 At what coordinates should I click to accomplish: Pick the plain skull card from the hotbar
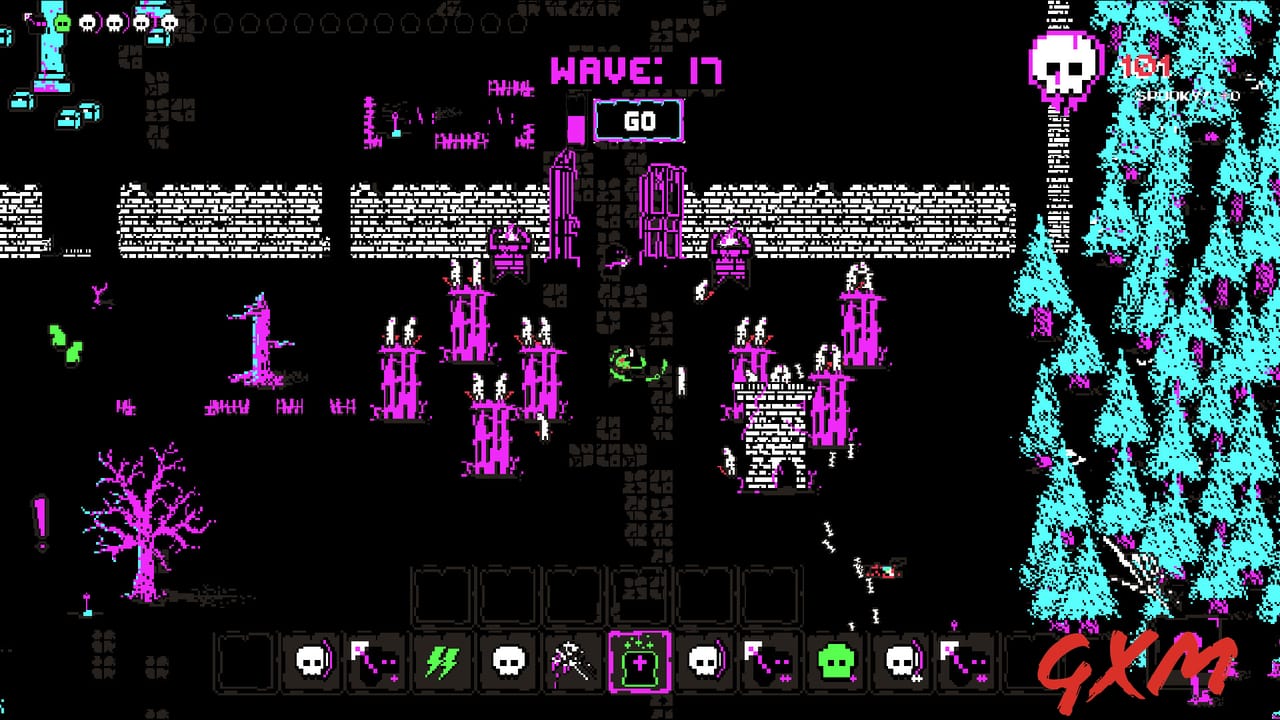(x=506, y=662)
